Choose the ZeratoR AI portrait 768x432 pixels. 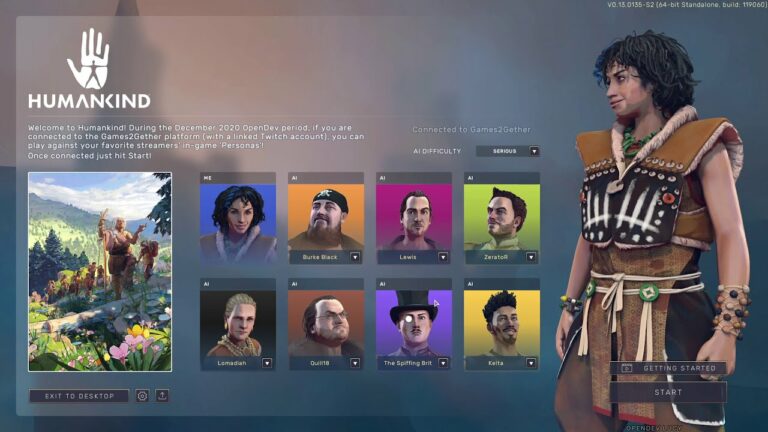(501, 215)
